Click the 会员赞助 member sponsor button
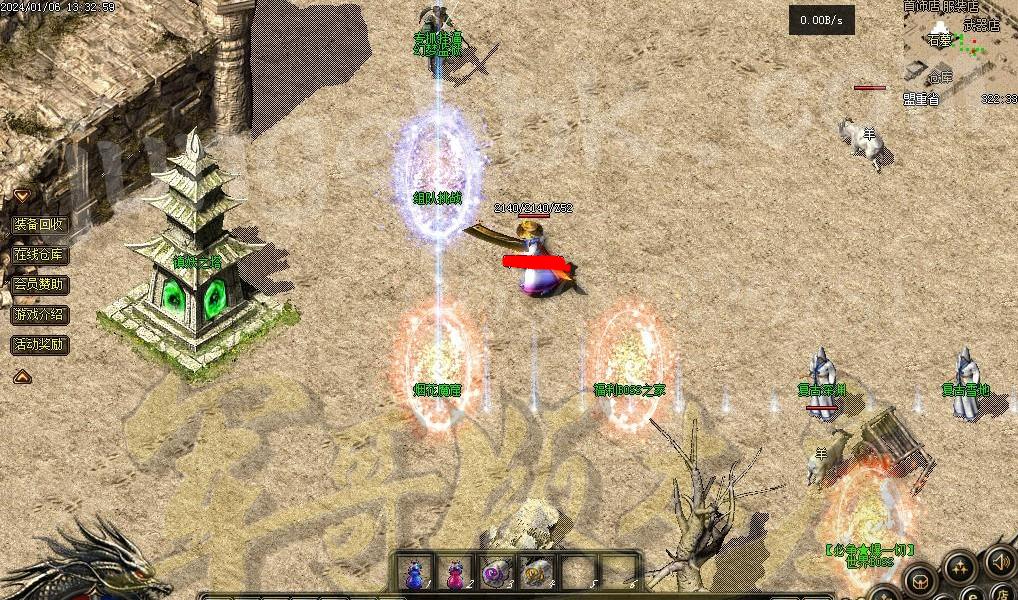Screen dimensions: 1018x600 40,284
